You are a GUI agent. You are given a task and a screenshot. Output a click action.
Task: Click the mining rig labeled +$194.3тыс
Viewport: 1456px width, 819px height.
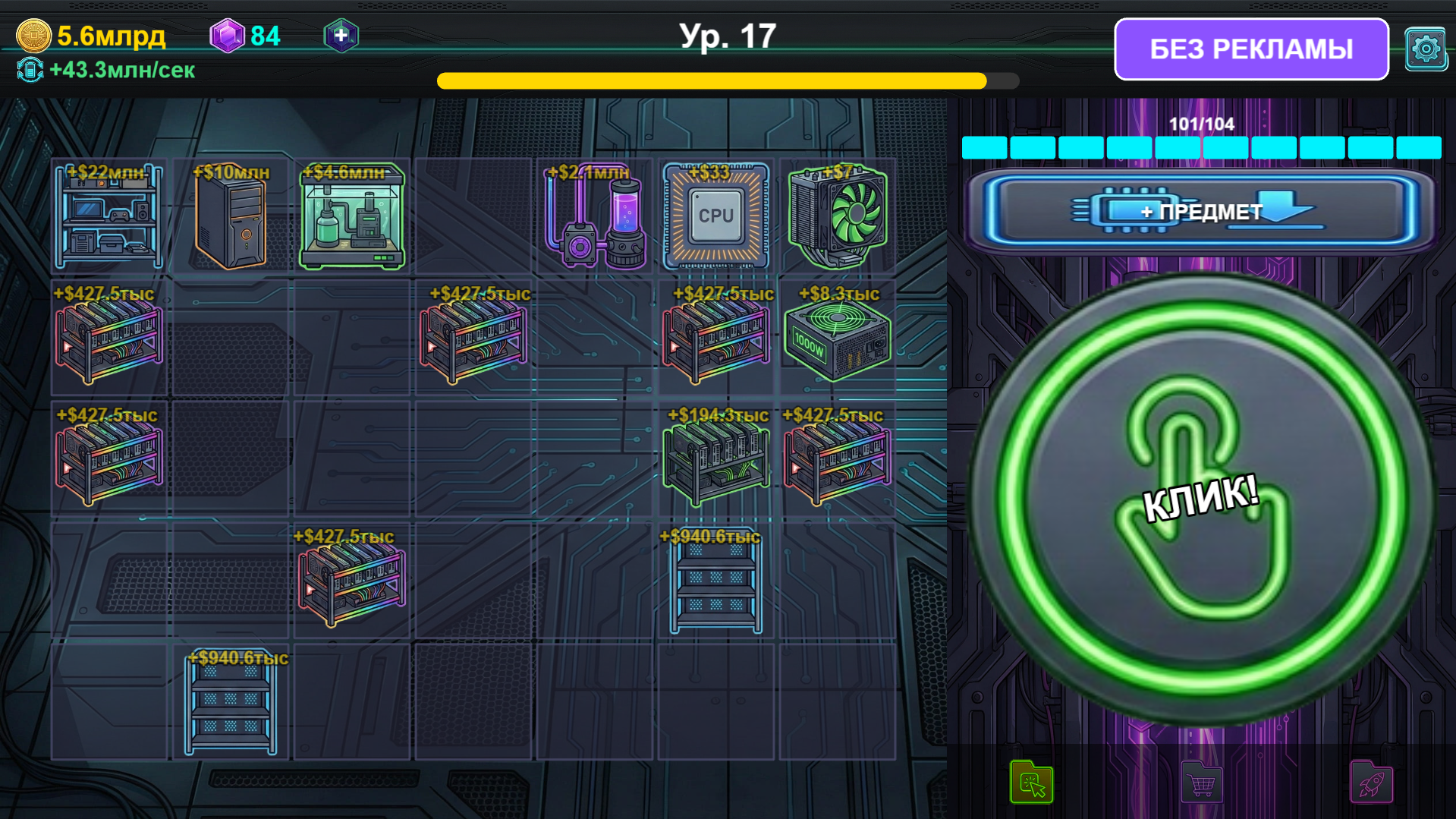[x=715, y=463]
